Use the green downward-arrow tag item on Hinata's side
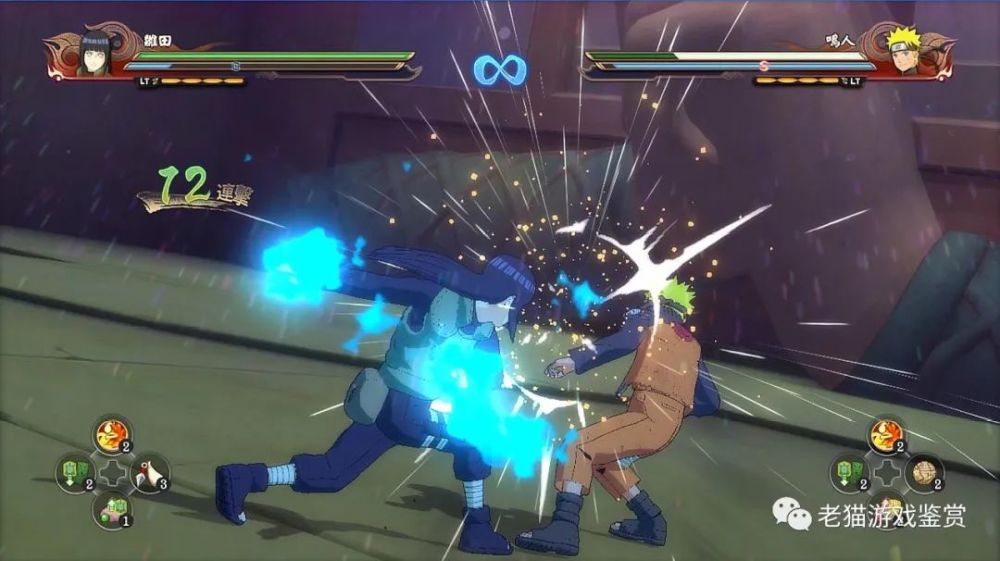This screenshot has width=1000, height=561. [x=72, y=472]
